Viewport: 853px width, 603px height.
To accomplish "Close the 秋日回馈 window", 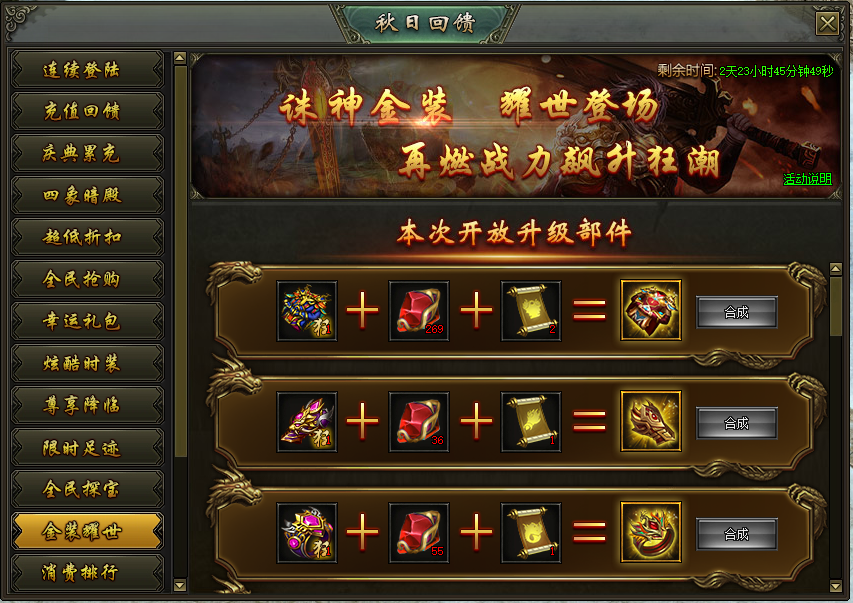I will (827, 24).
